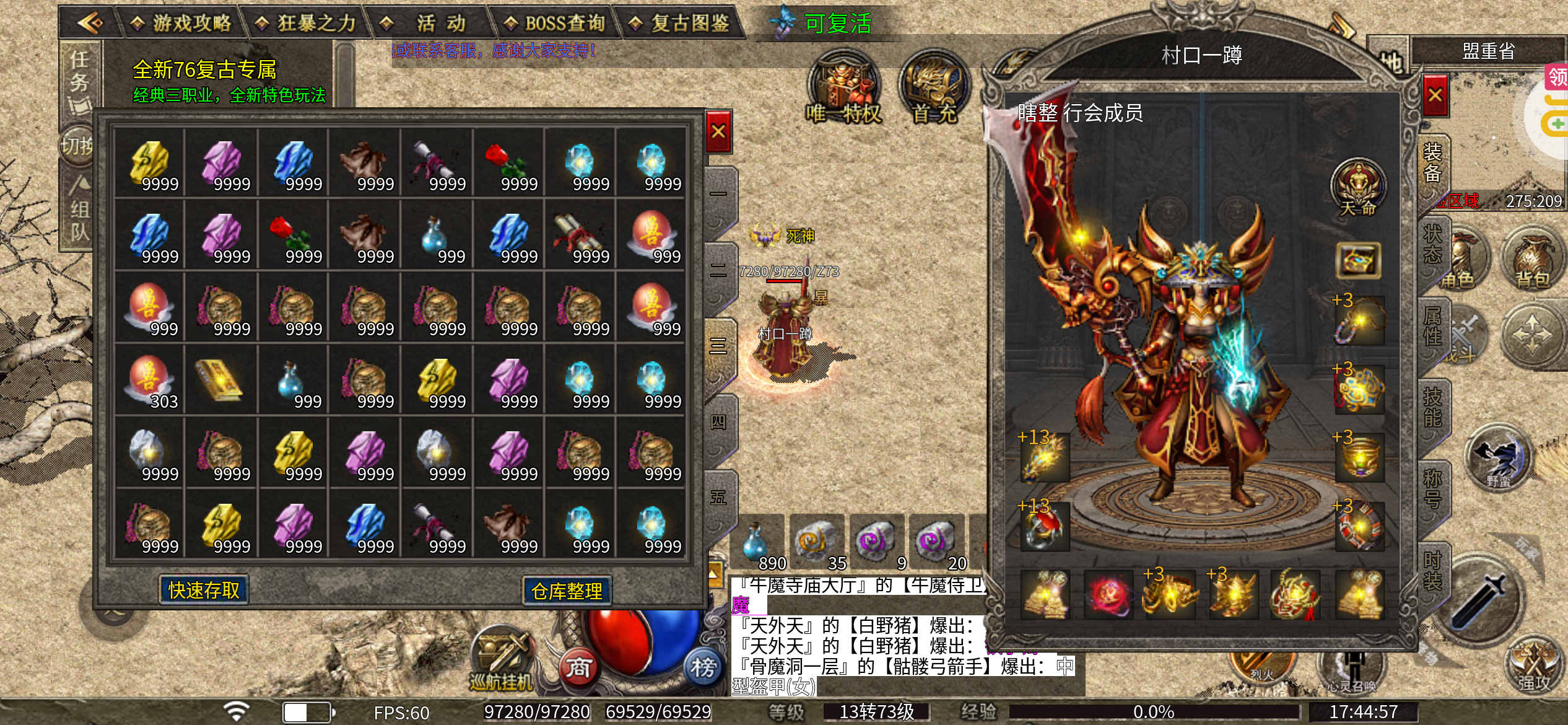Image resolution: width=1568 pixels, height=725 pixels.
Task: Close the warehouse storage window
Action: click(718, 131)
